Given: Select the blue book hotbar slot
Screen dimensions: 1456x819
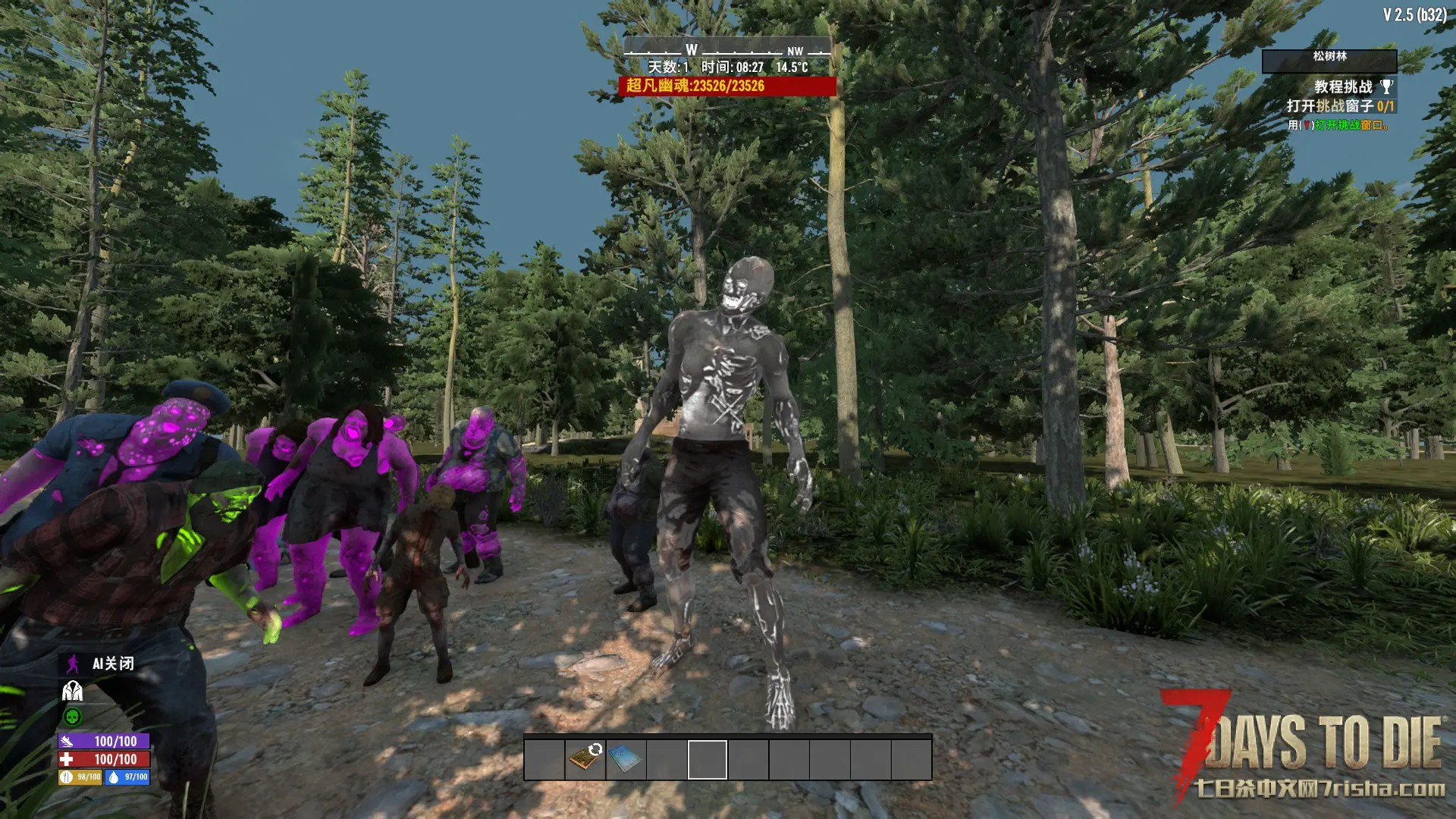Looking at the screenshot, I should click(x=626, y=758).
